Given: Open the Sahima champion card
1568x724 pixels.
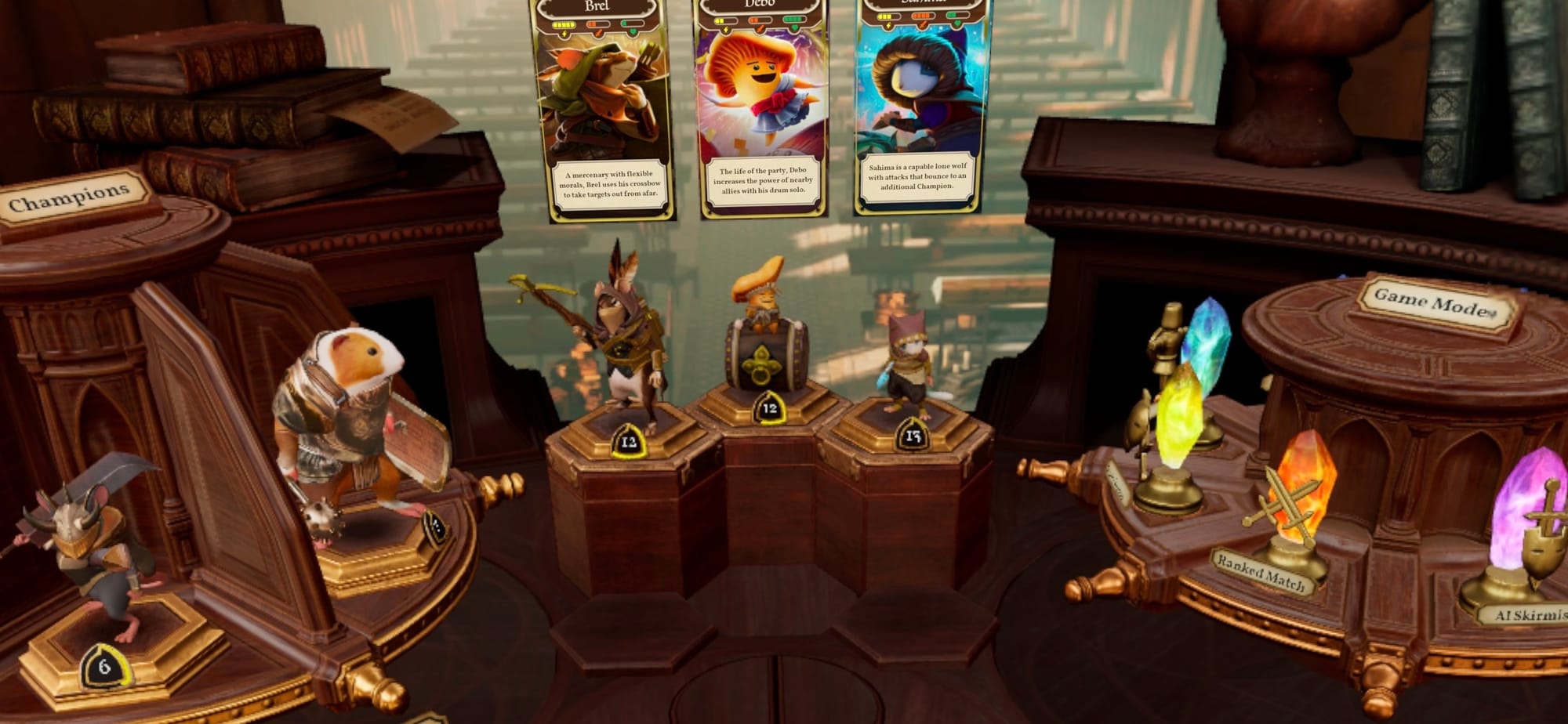Looking at the screenshot, I should coord(917,107).
